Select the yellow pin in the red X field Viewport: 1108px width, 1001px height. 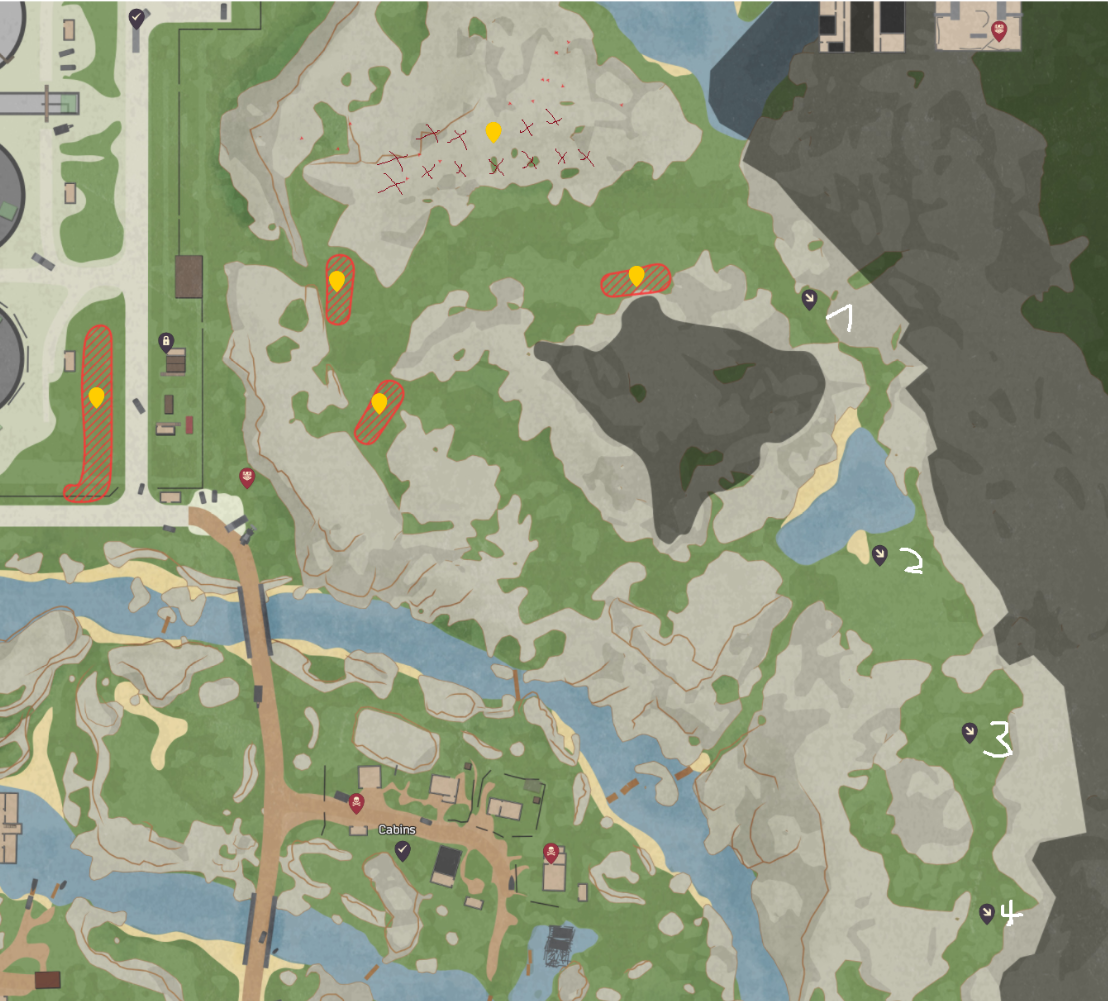493,132
